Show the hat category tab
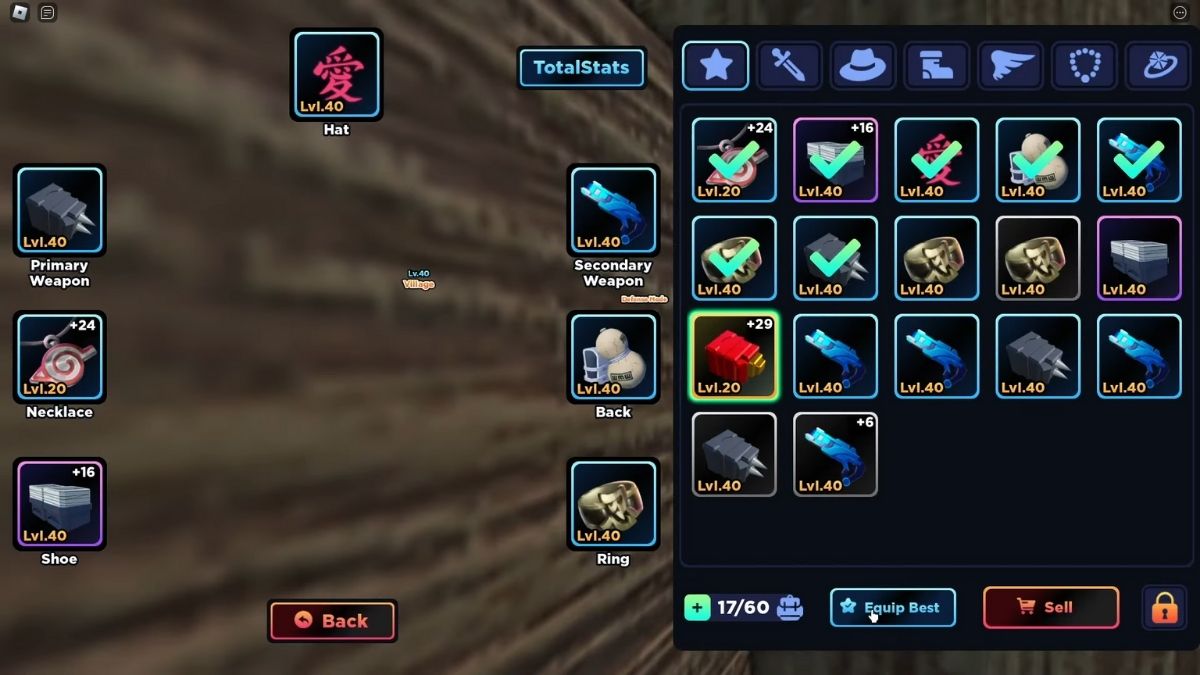 click(x=863, y=66)
